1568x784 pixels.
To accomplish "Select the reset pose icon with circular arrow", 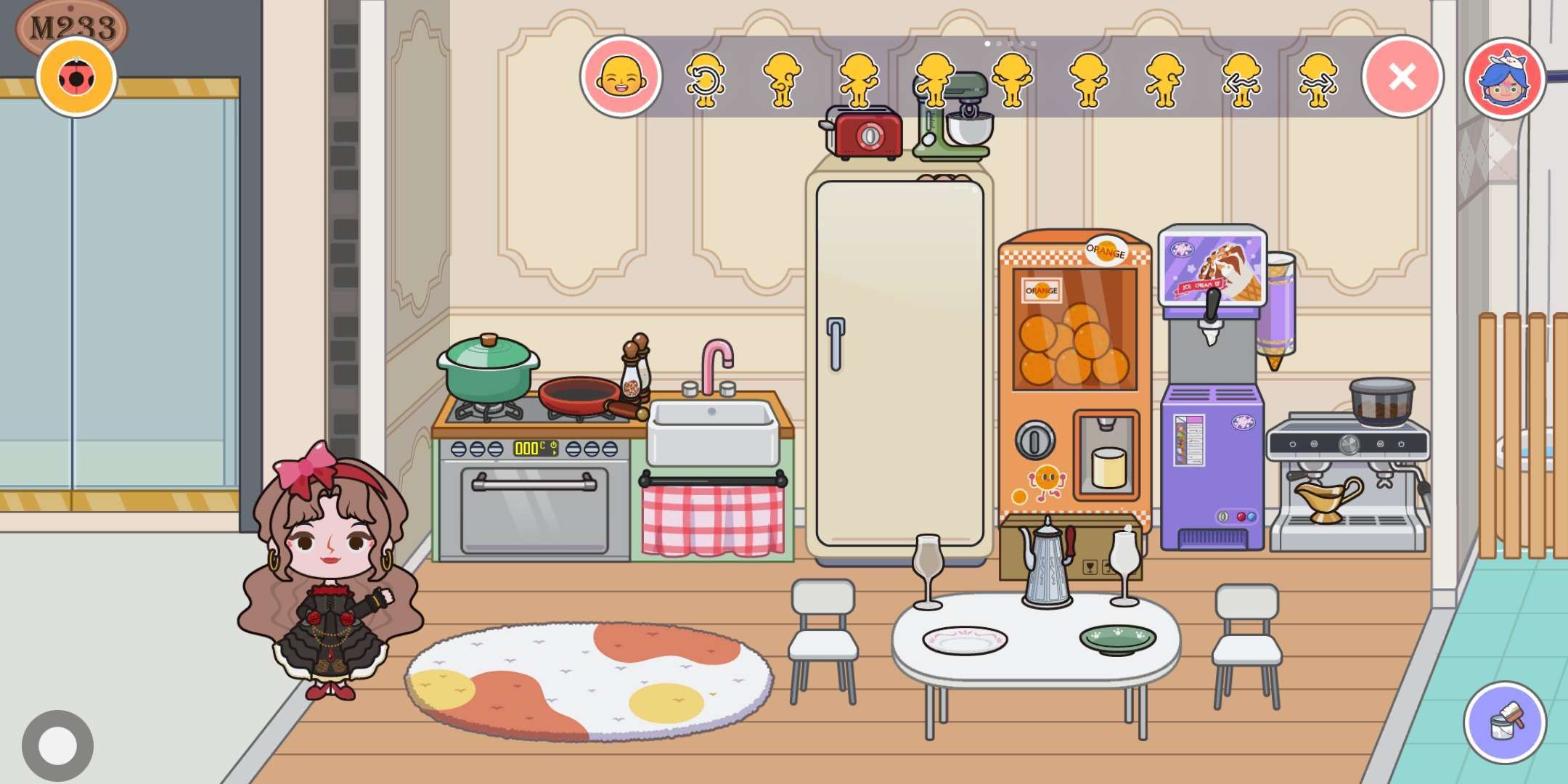I will point(705,79).
